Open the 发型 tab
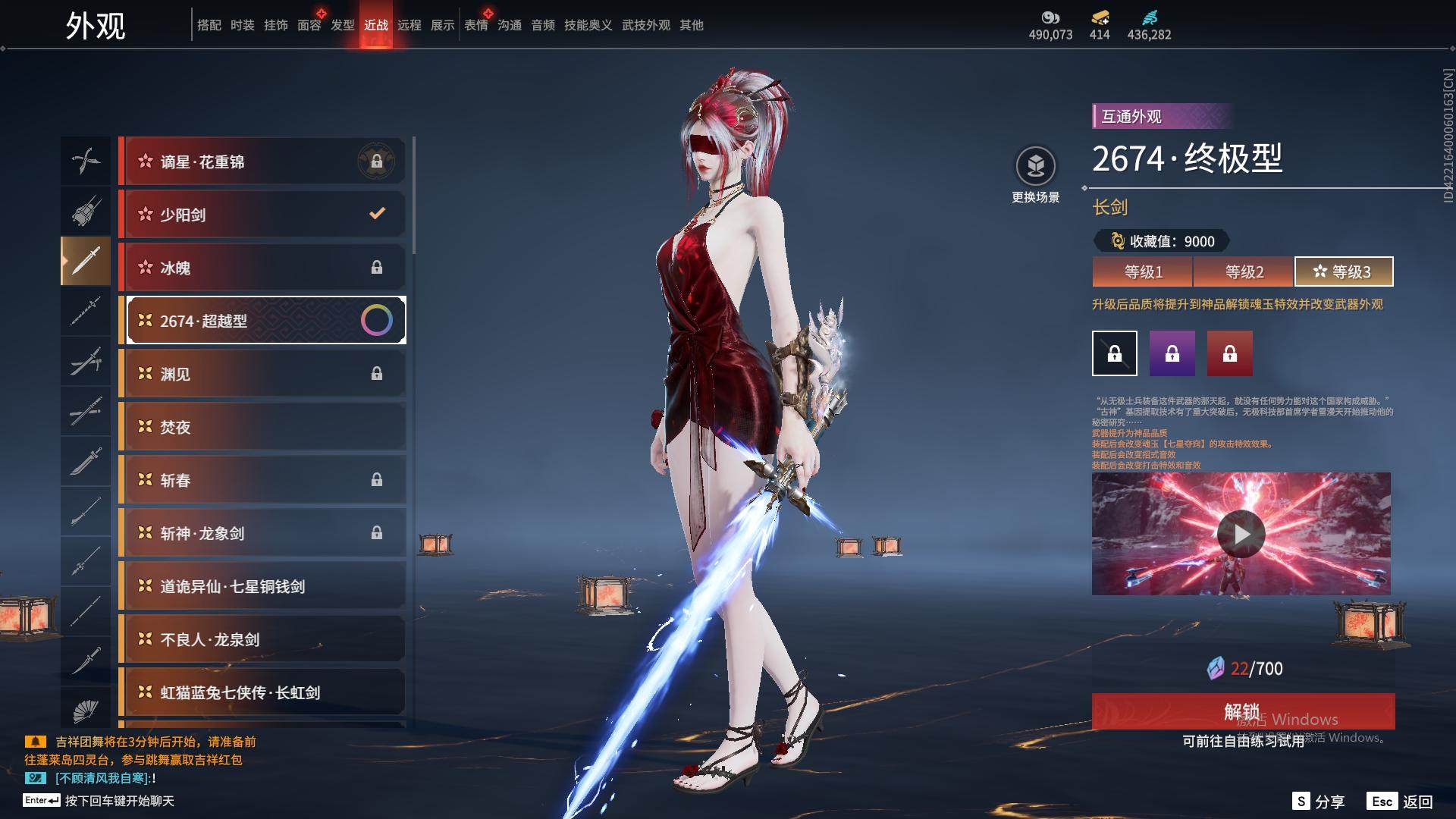The height and width of the screenshot is (819, 1456). pyautogui.click(x=343, y=25)
